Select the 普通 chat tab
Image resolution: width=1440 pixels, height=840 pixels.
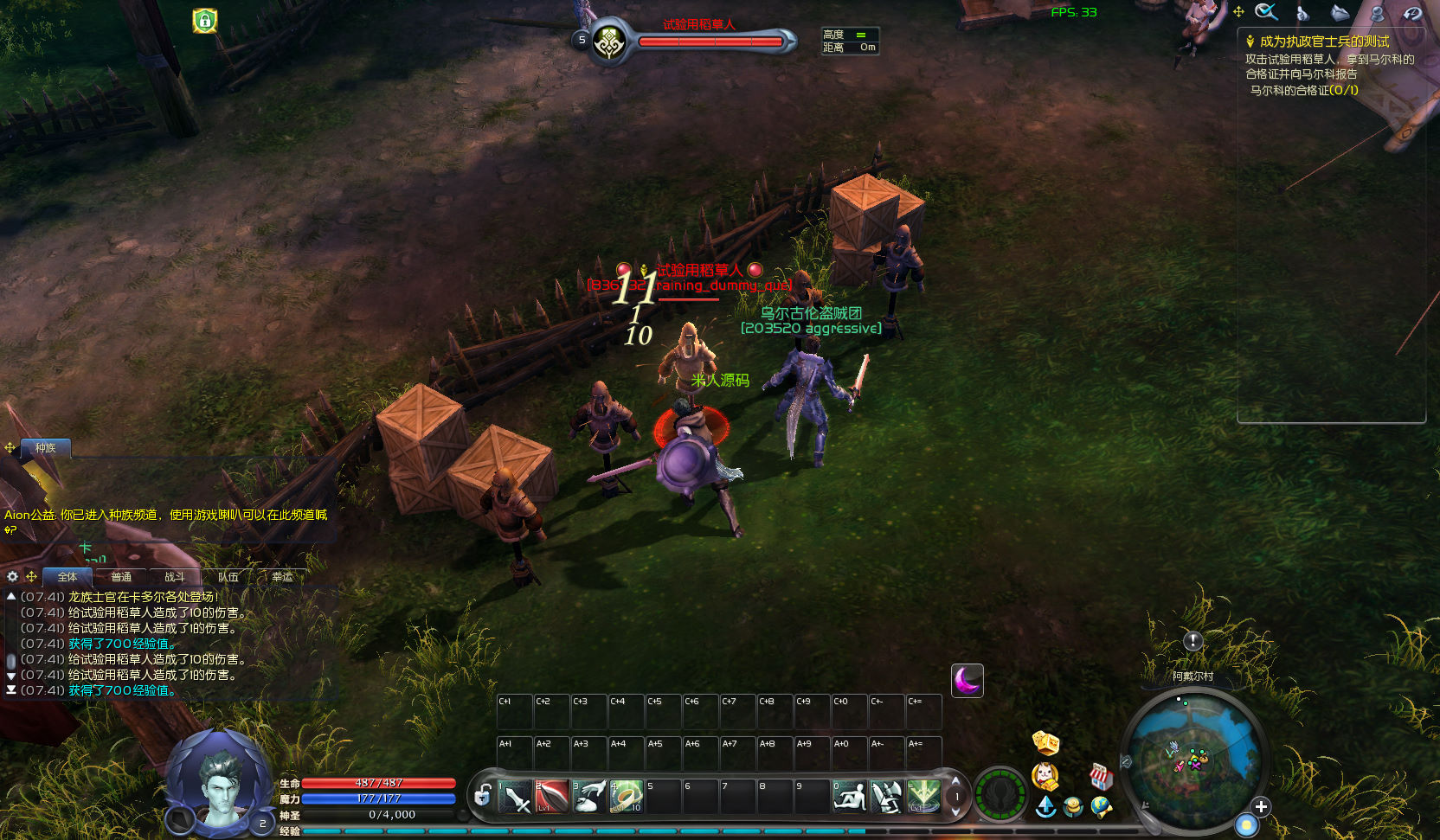pos(121,577)
